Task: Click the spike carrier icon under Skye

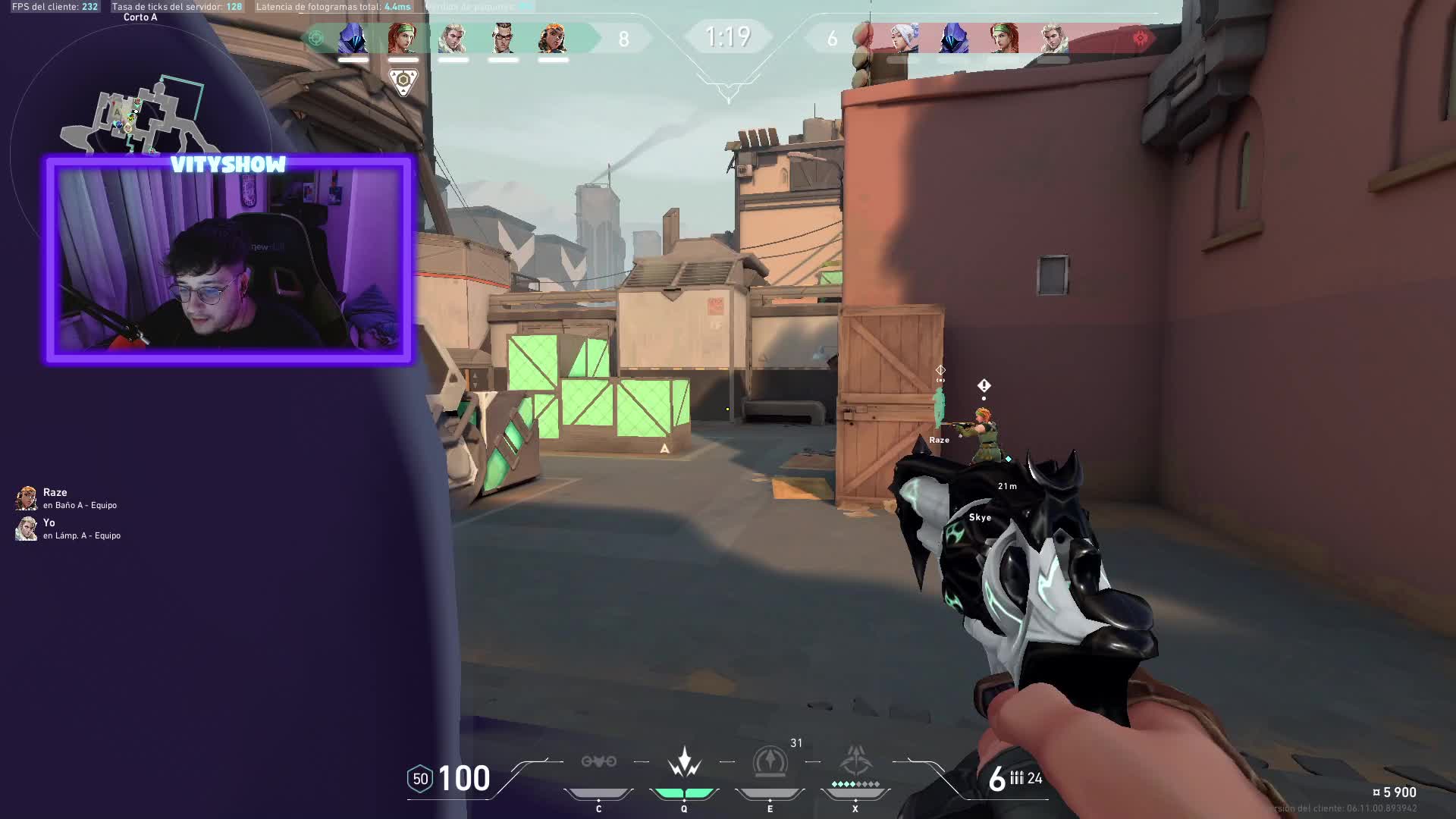Action: click(403, 81)
